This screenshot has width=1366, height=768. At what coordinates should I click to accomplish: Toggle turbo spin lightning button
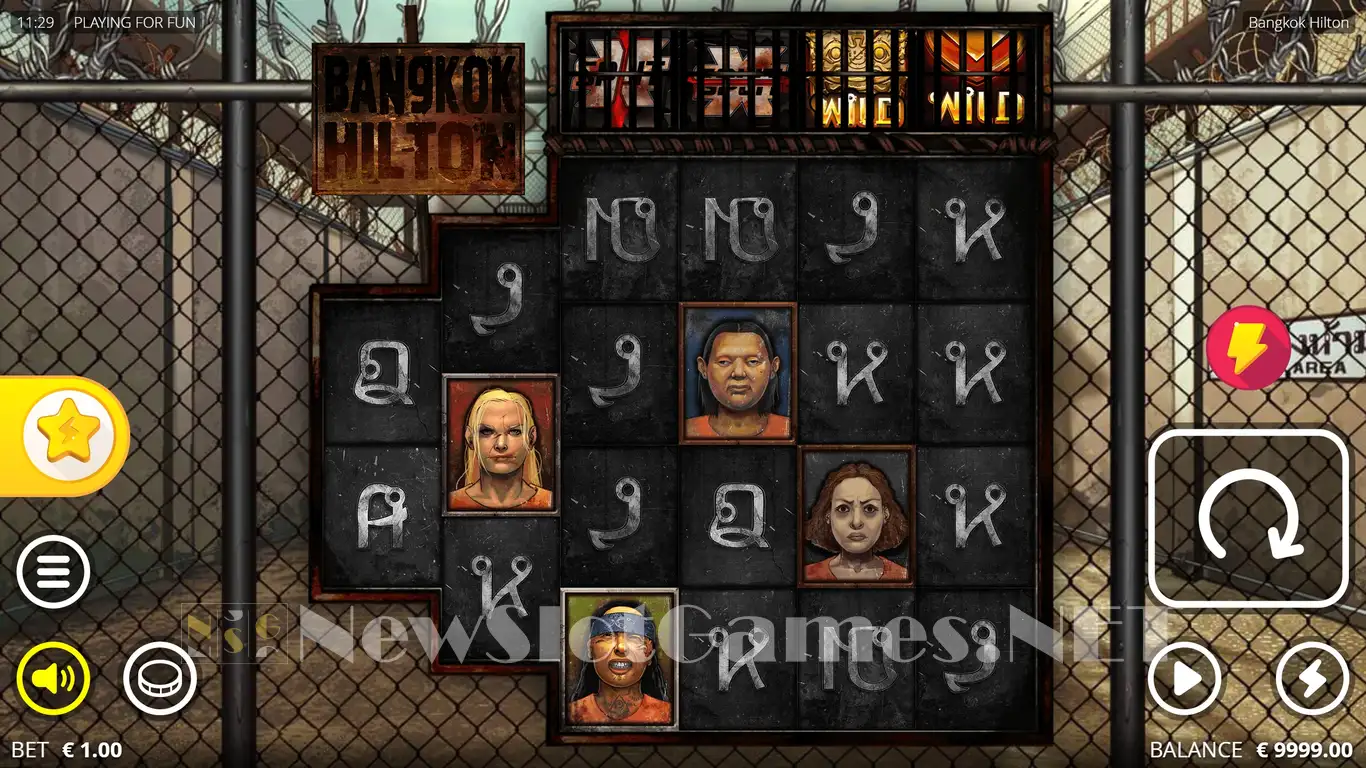(1312, 680)
